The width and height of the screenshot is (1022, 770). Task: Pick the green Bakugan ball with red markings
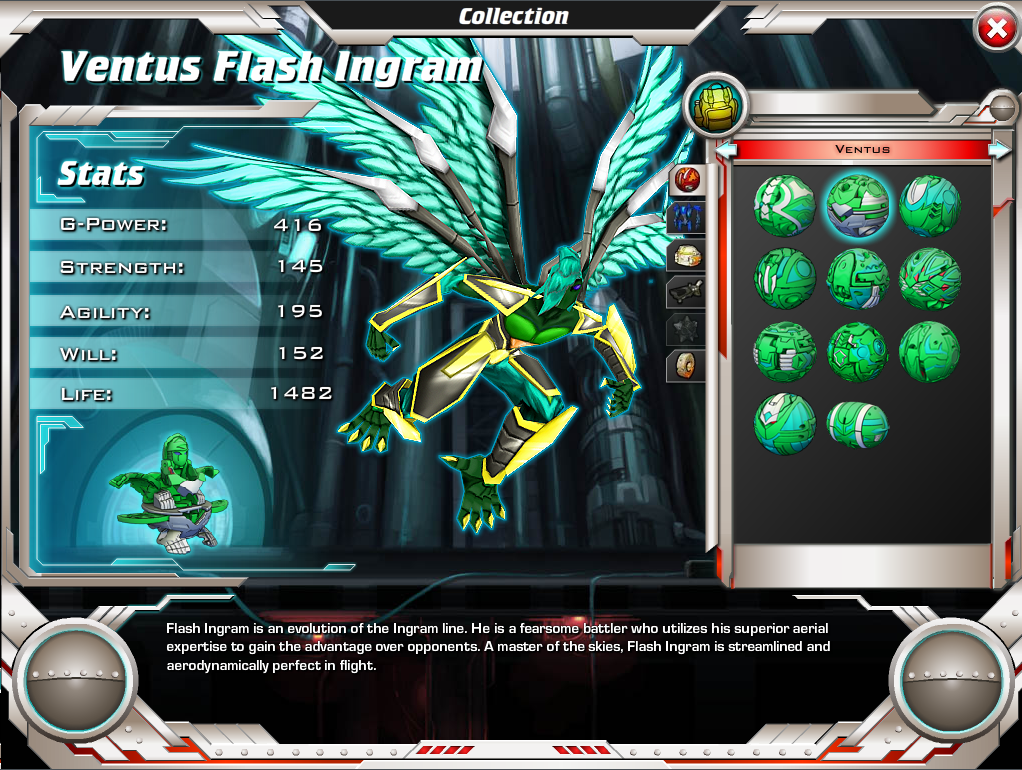(x=930, y=278)
